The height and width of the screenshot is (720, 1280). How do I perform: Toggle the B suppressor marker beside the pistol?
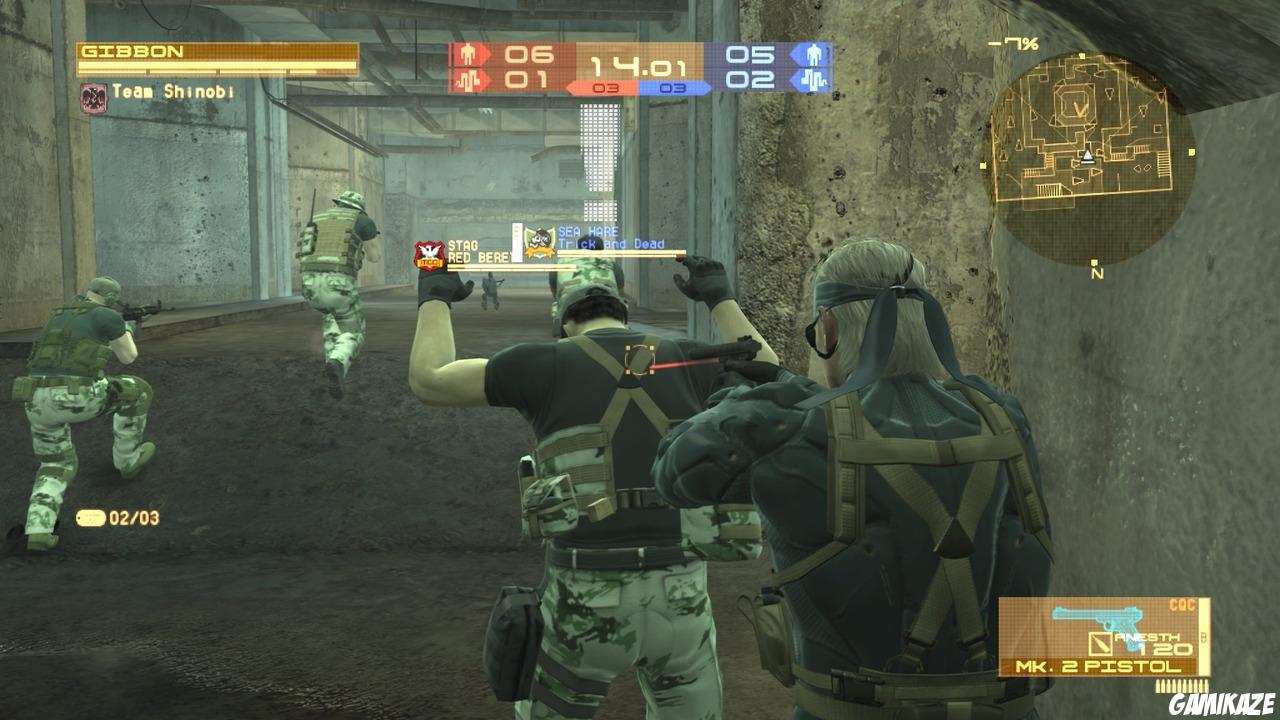click(1203, 637)
